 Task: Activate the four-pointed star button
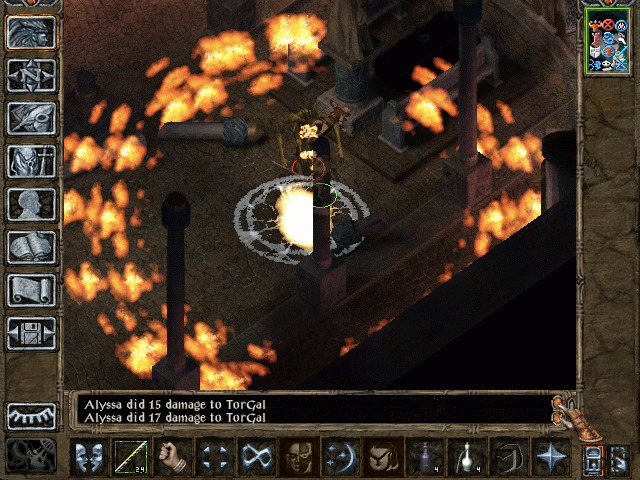point(549,456)
